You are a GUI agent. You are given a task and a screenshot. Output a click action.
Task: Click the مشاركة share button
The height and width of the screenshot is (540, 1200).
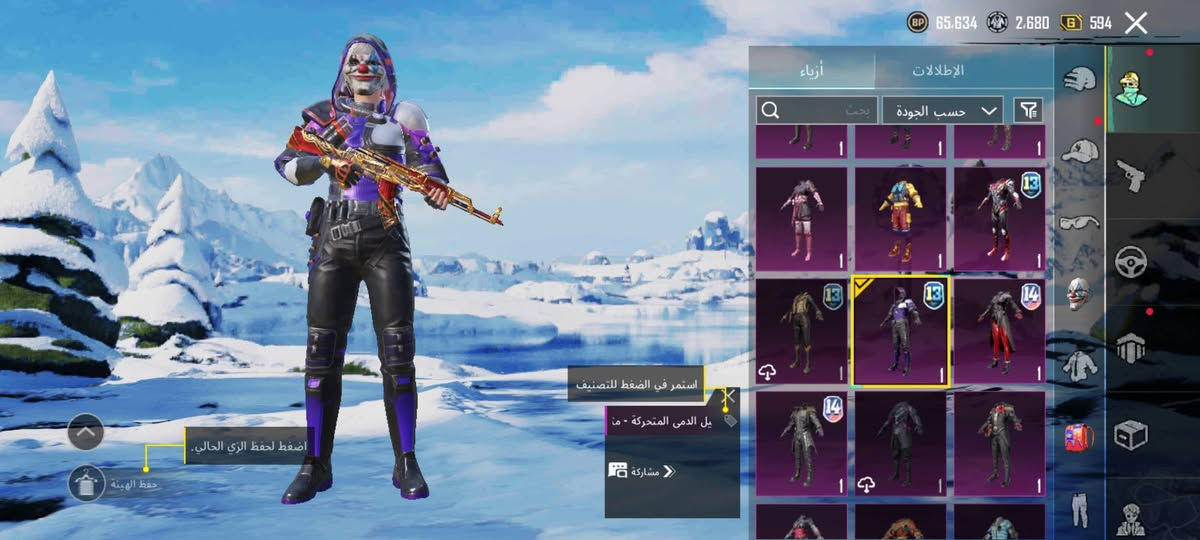coord(642,470)
